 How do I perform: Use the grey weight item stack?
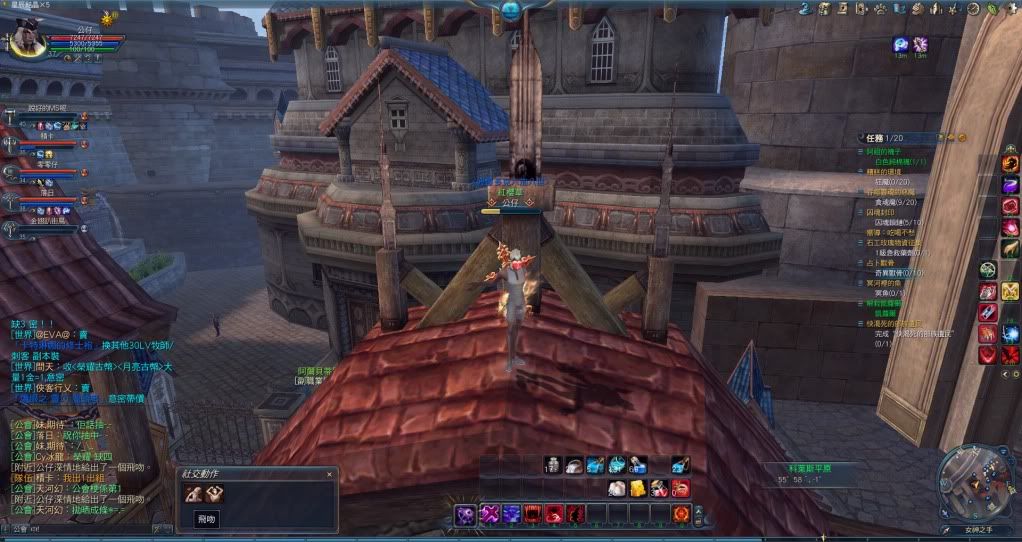pyautogui.click(x=551, y=465)
